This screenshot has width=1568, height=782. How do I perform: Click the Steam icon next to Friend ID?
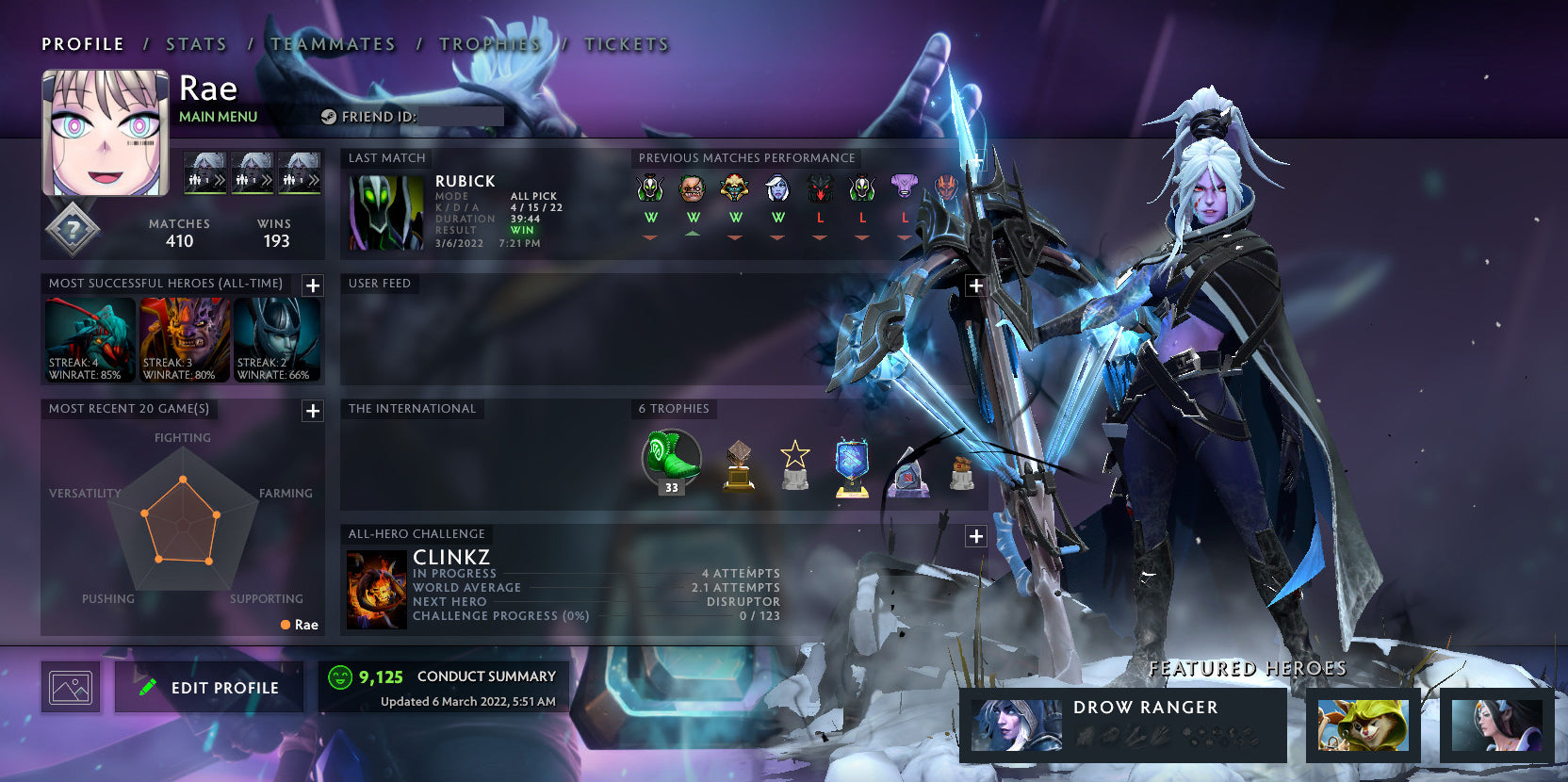point(329,117)
